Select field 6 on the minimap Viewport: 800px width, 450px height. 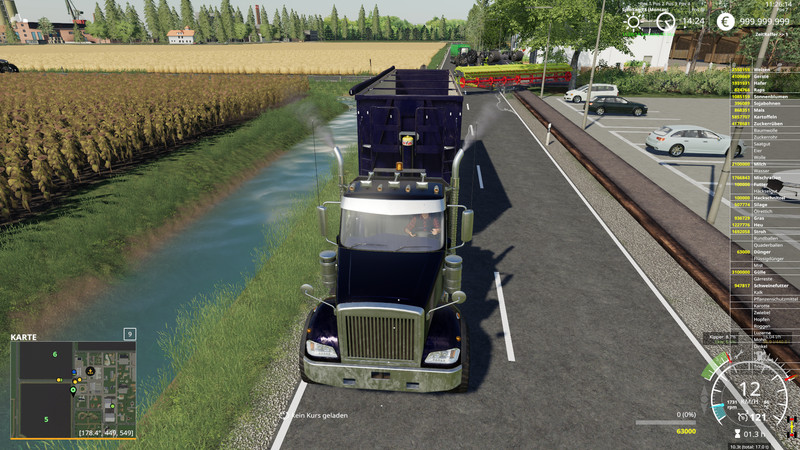[x=55, y=354]
